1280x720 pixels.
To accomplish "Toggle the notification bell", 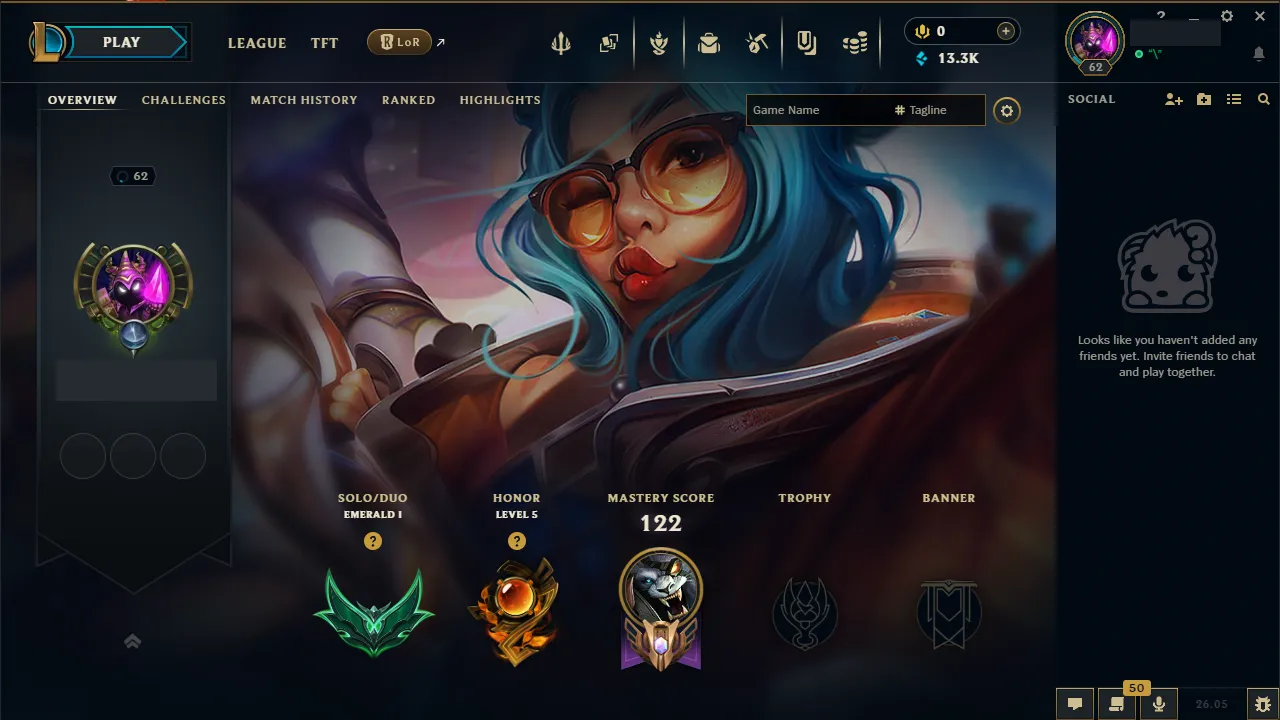I will coord(1259,53).
